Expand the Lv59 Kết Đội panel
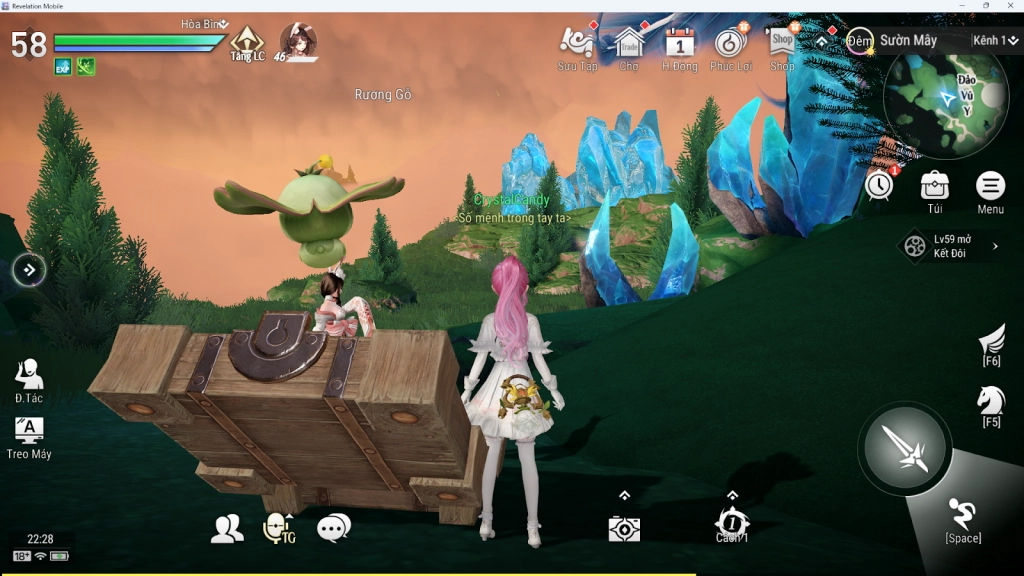1024x576 pixels. click(x=951, y=246)
